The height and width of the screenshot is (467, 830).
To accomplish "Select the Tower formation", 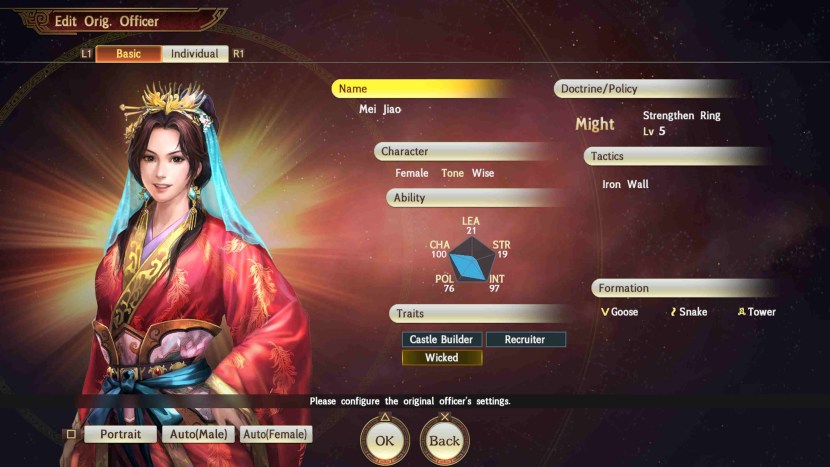I will tap(756, 312).
